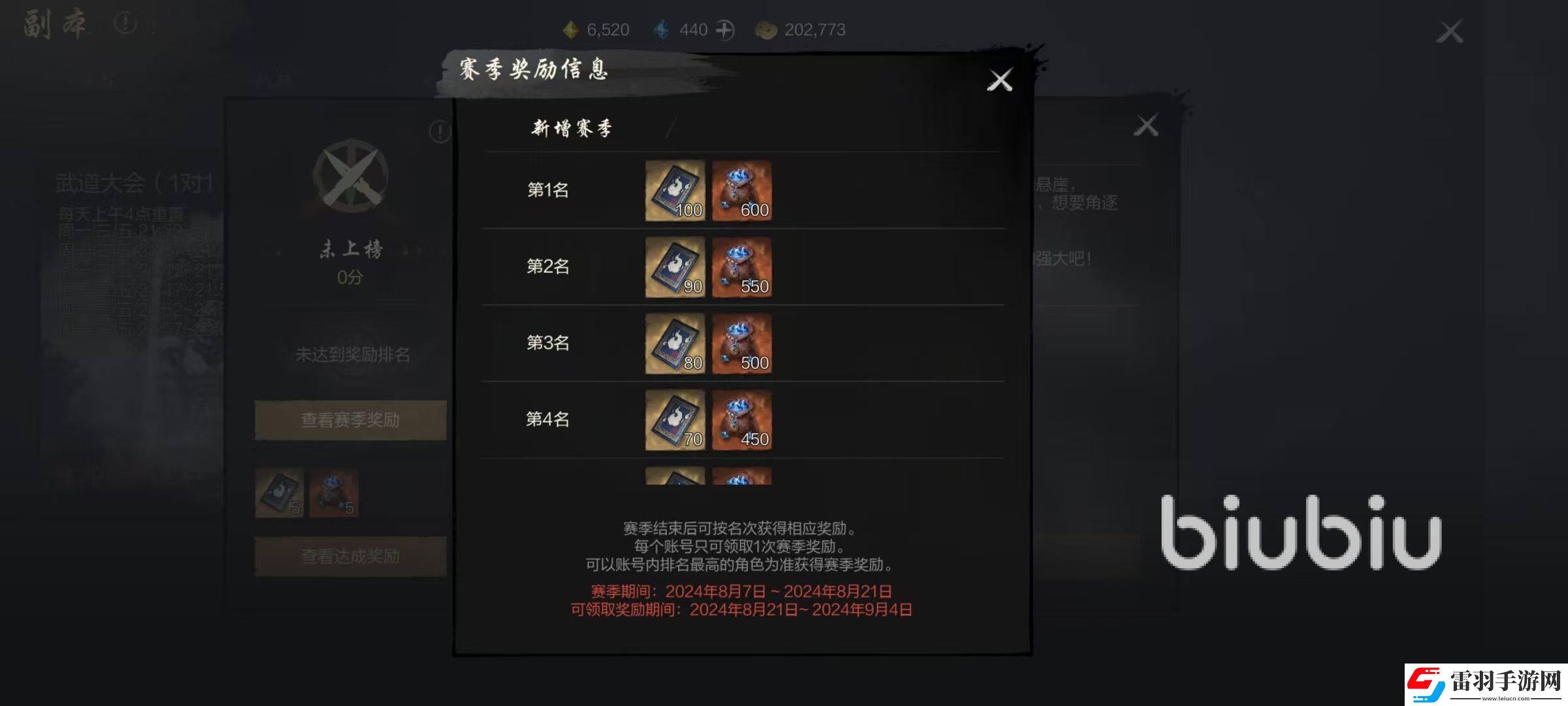
Task: Click the 第2名 card reward icon showing 90
Action: pyautogui.click(x=674, y=267)
